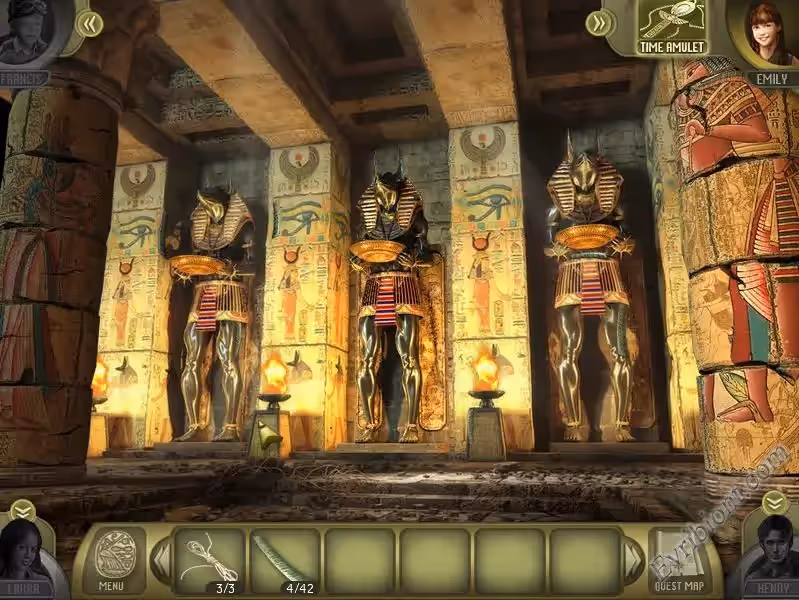
Task: Expand the chevron above Laura's portrait
Action: click(22, 511)
